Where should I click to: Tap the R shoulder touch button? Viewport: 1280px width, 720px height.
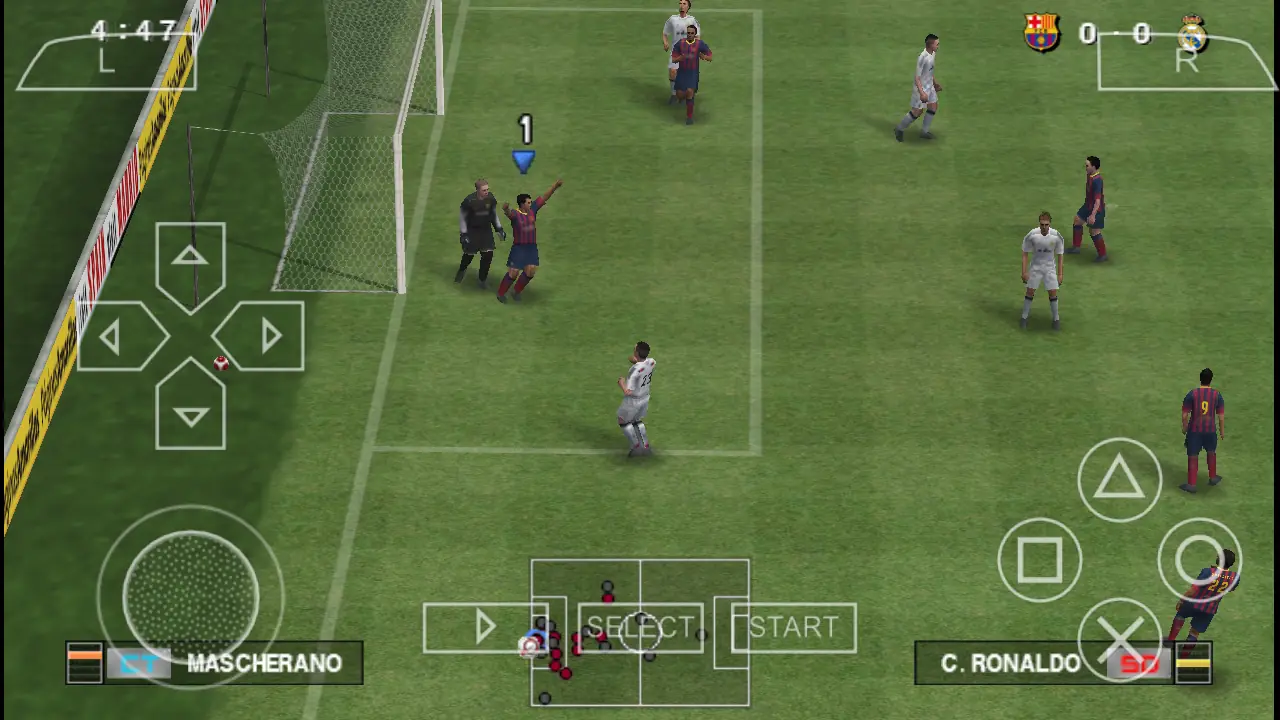1186,62
